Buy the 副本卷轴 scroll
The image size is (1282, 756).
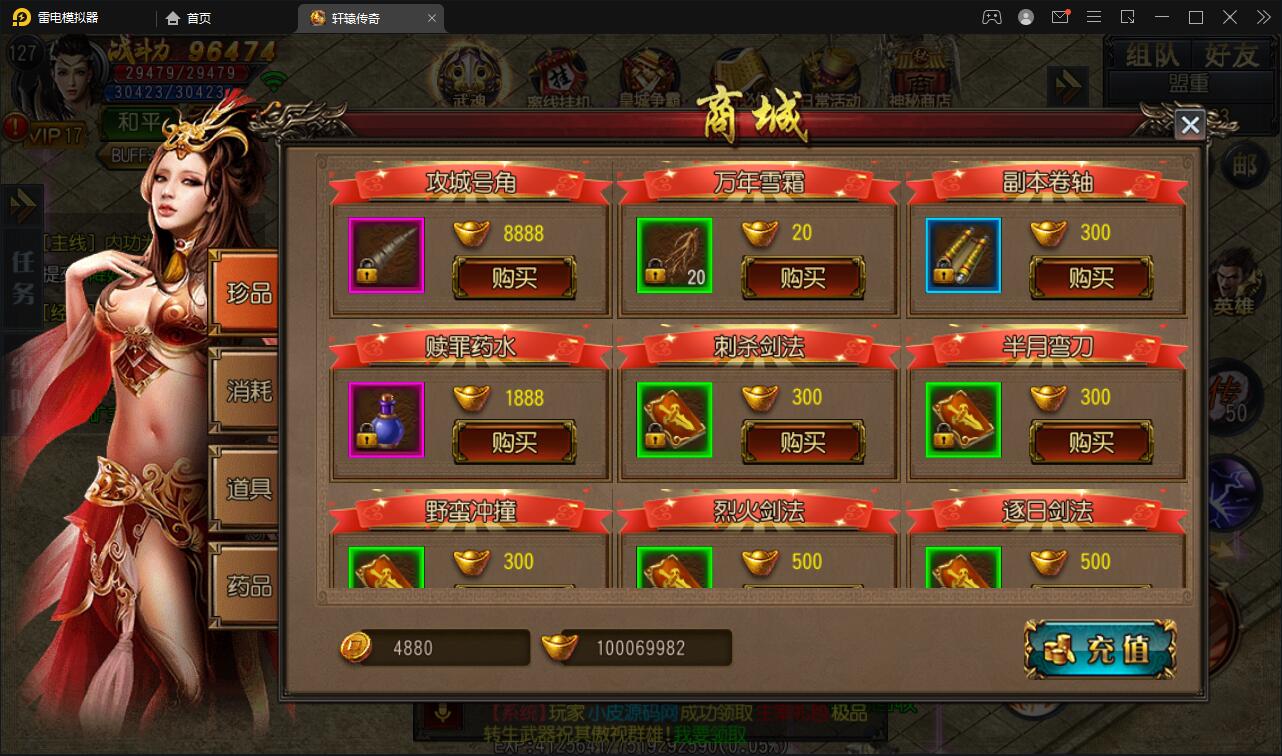point(1090,278)
